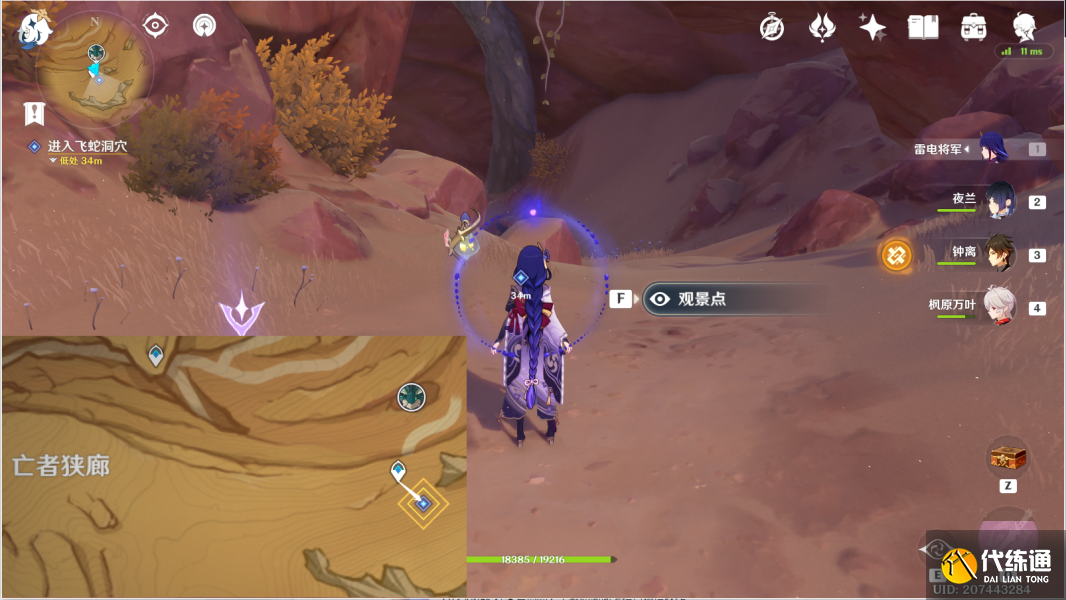Open the character screen icon
This screenshot has height=600, width=1066.
1024,27
